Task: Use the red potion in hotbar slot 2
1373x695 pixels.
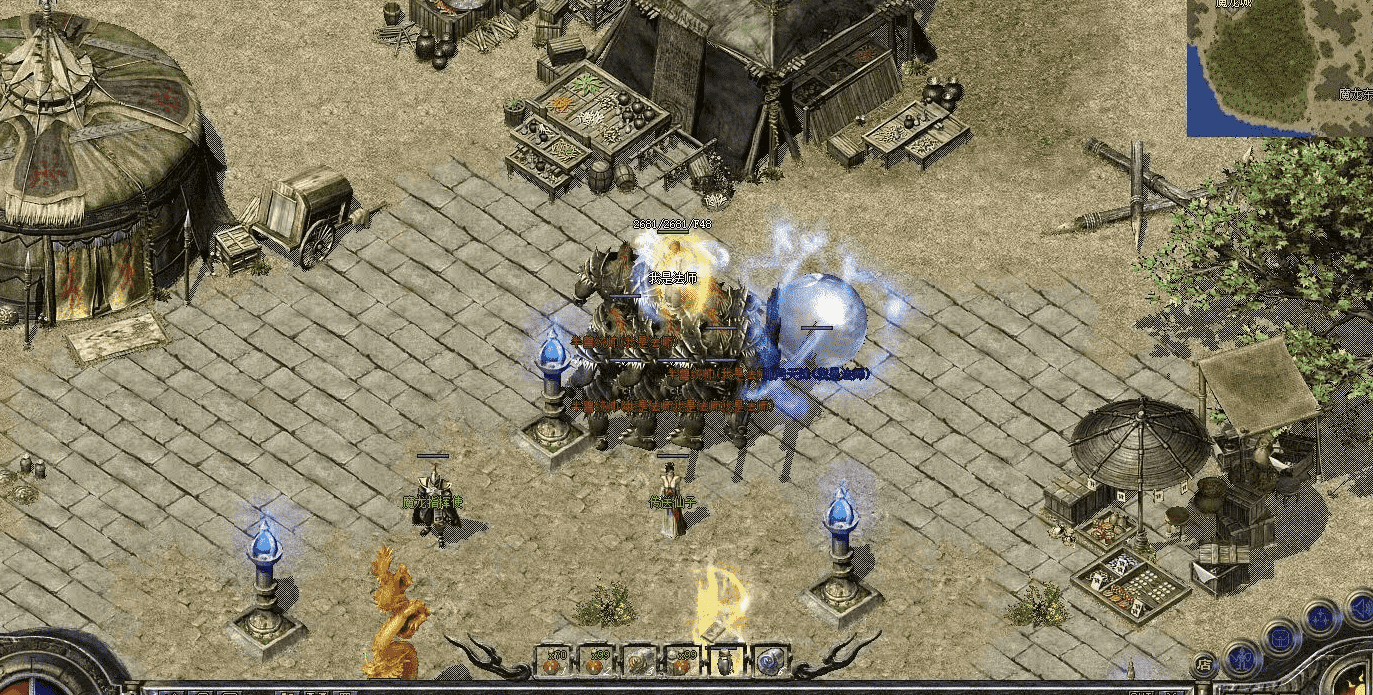Action: pyautogui.click(x=596, y=660)
